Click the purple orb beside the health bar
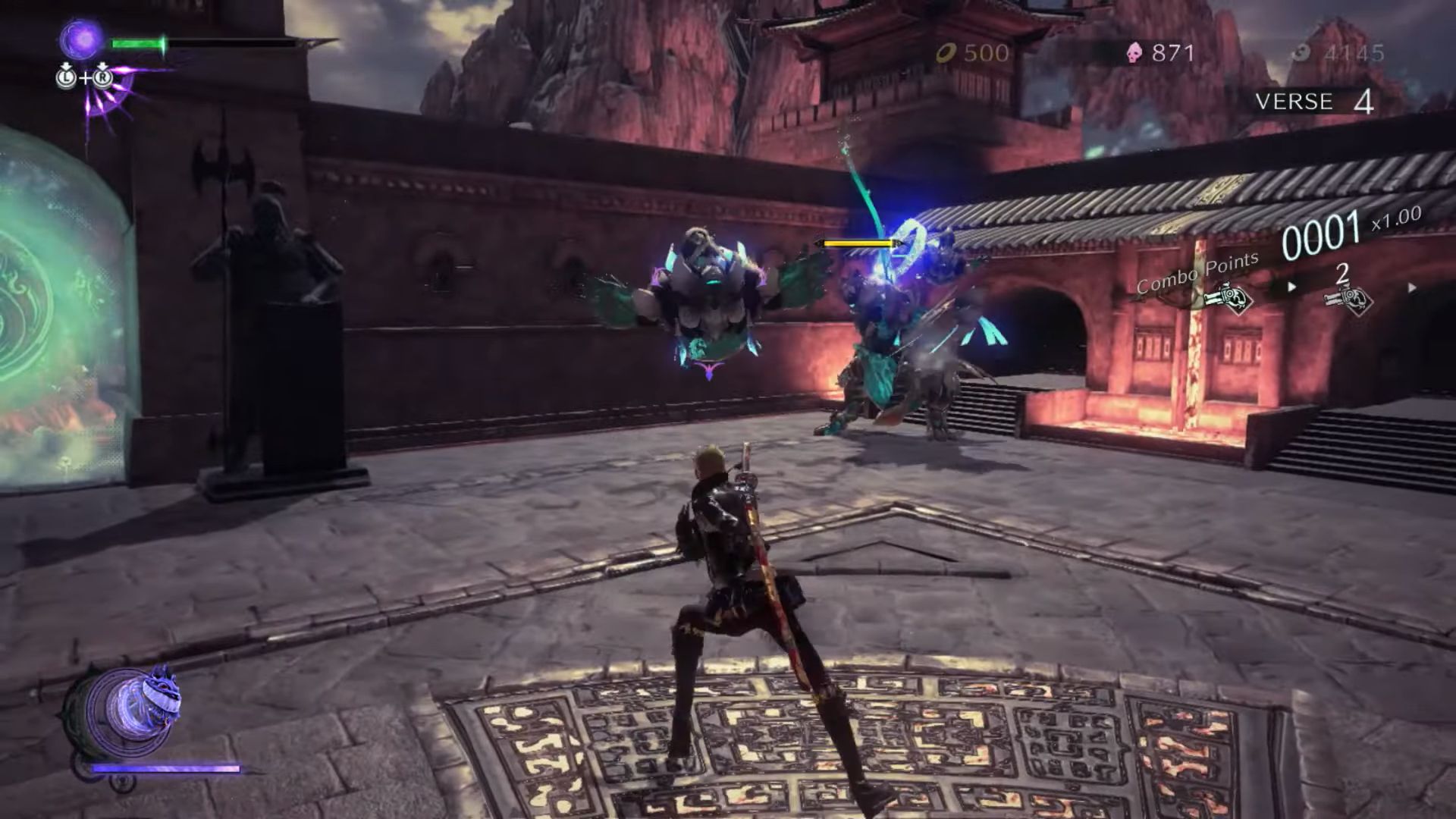 pos(81,39)
